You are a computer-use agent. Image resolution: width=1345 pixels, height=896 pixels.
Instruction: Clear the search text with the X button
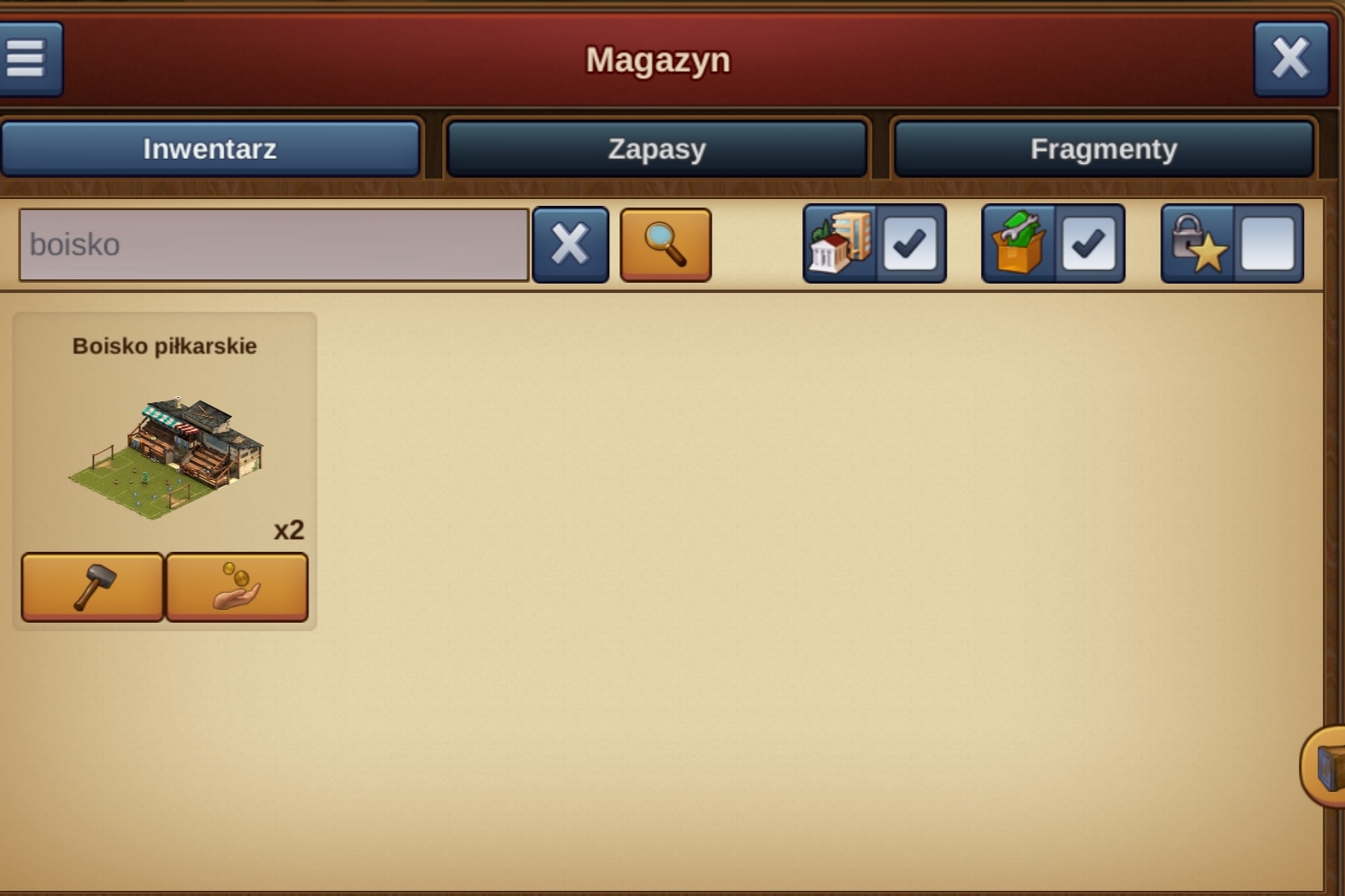click(x=570, y=245)
